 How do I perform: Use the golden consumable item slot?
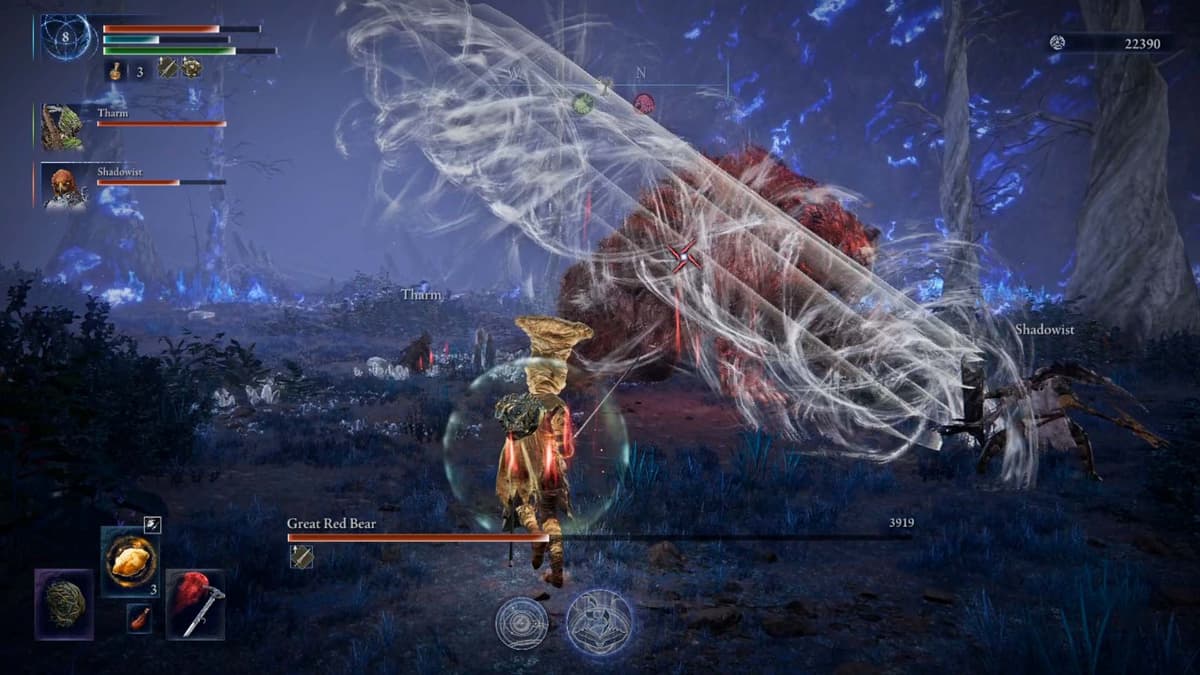point(131,562)
